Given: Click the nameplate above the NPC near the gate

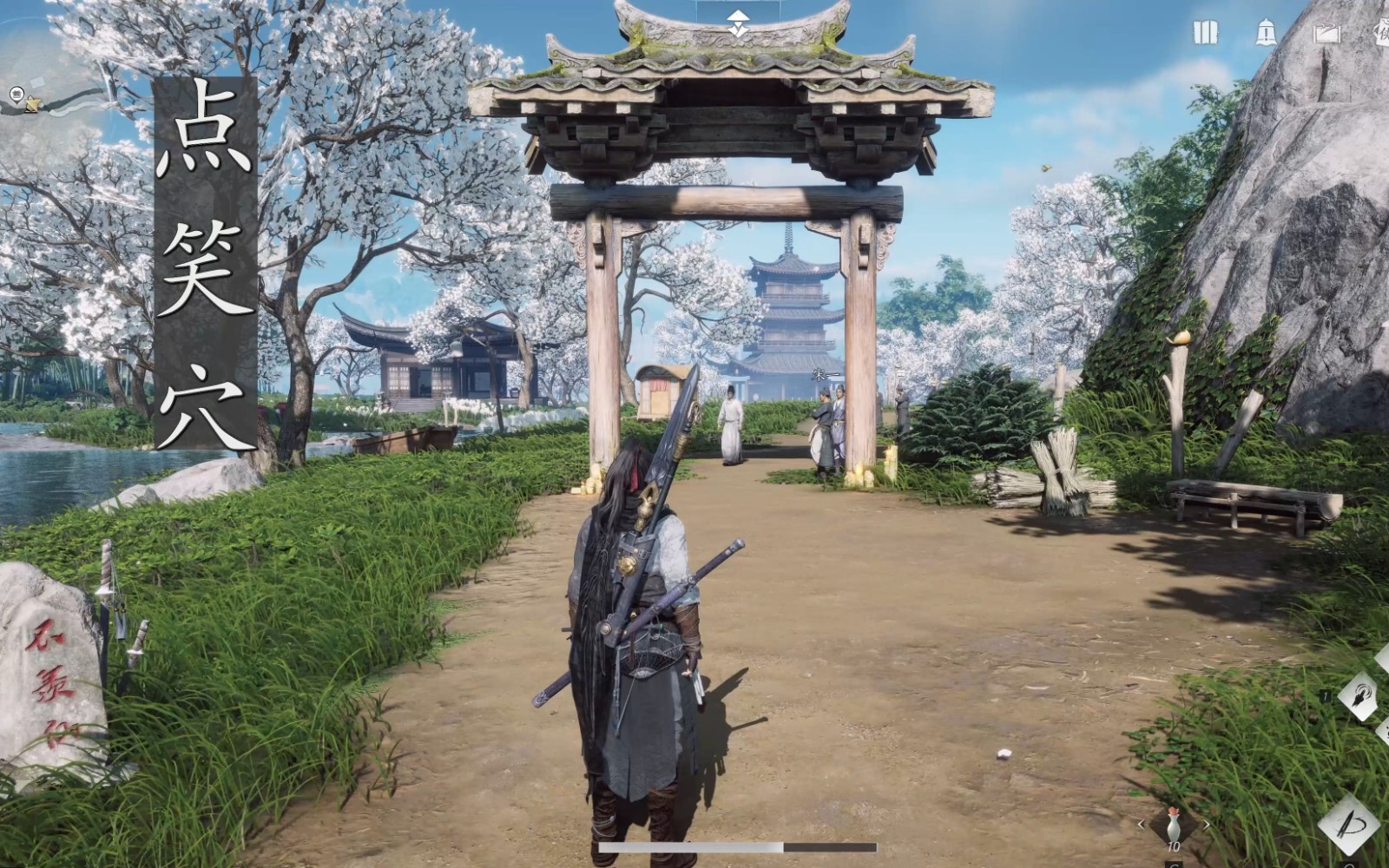Looking at the screenshot, I should point(901,373).
